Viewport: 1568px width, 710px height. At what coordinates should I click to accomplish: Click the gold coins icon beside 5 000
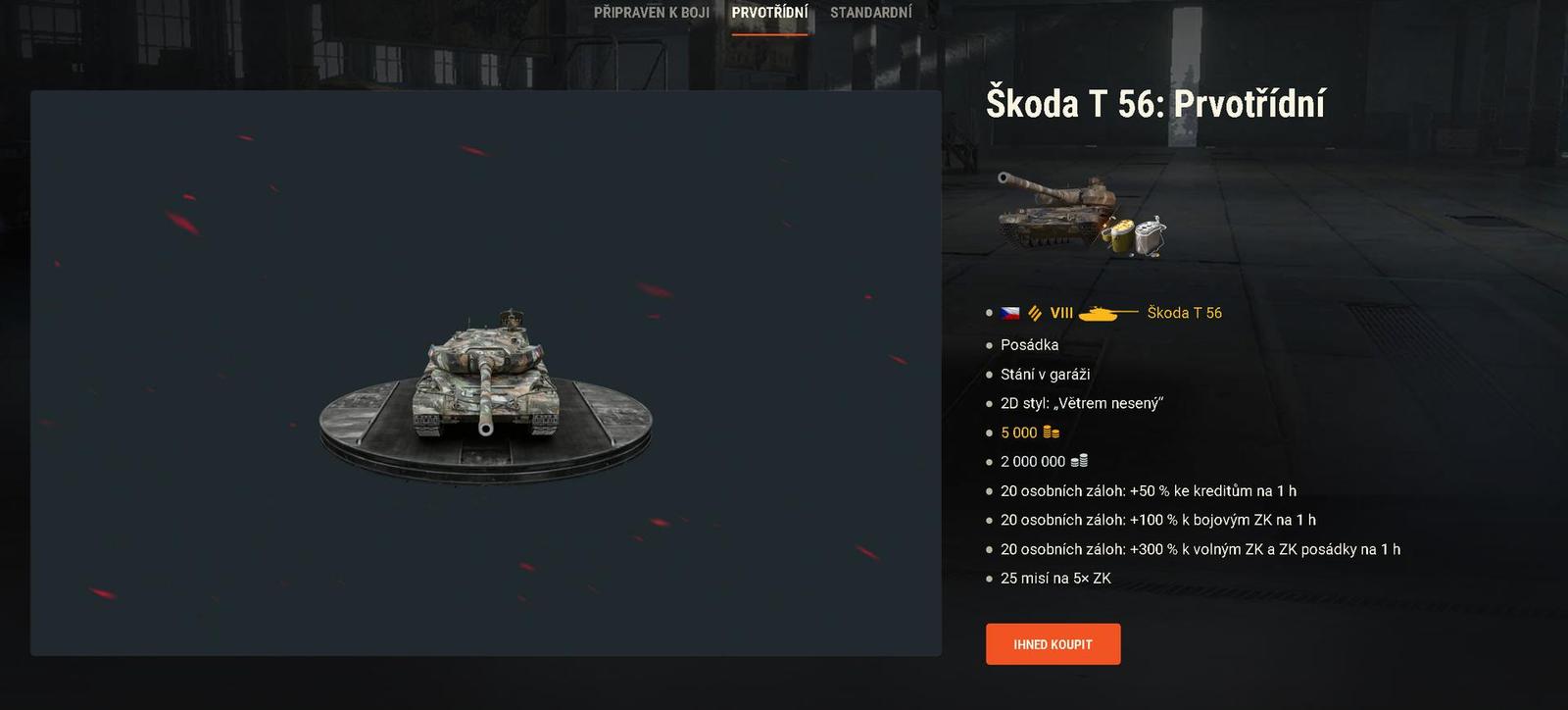point(1049,431)
